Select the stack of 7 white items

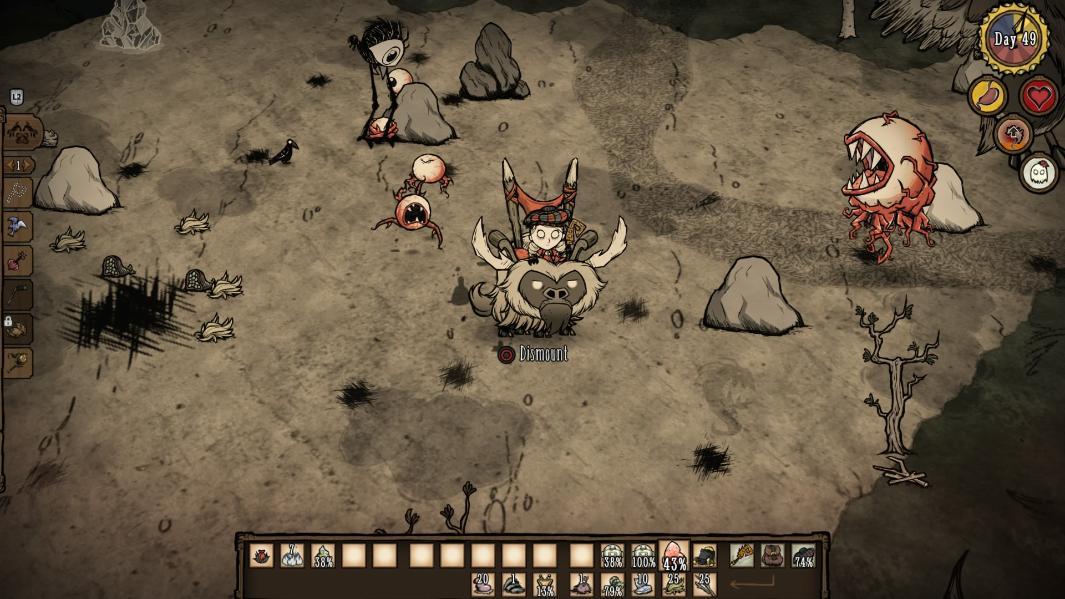[292, 556]
